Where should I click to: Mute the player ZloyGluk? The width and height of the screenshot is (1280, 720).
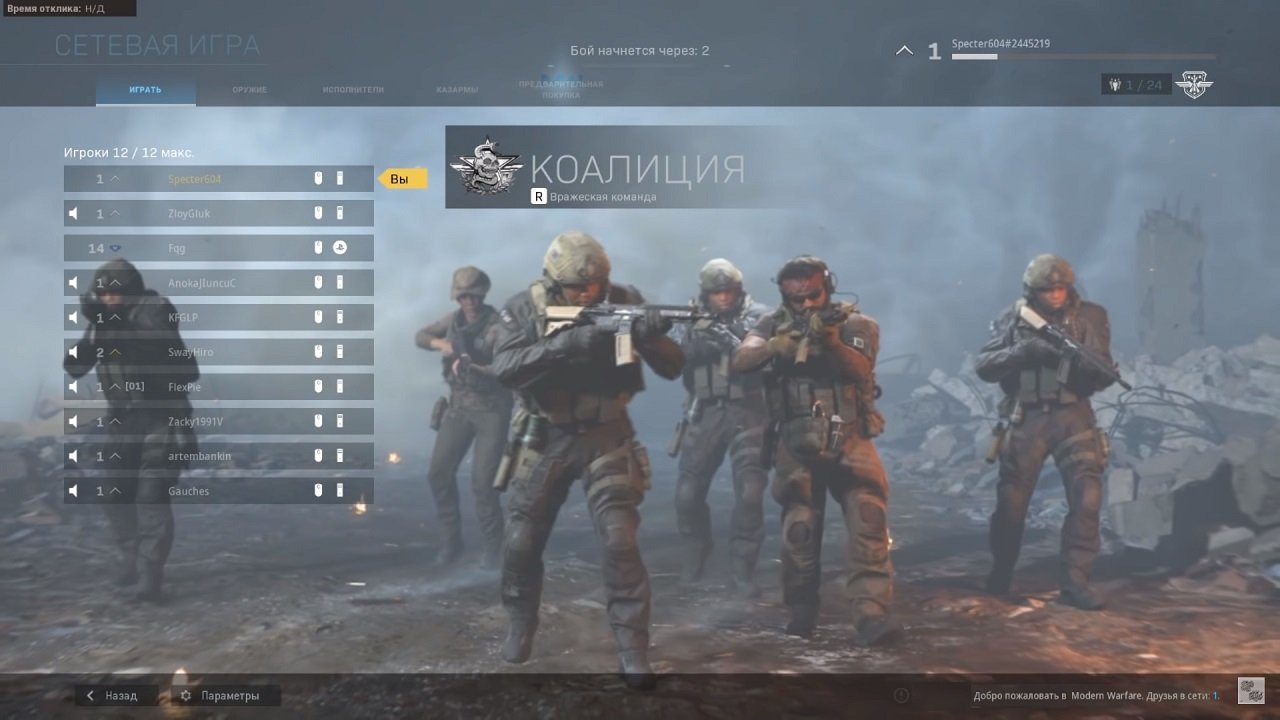73,212
